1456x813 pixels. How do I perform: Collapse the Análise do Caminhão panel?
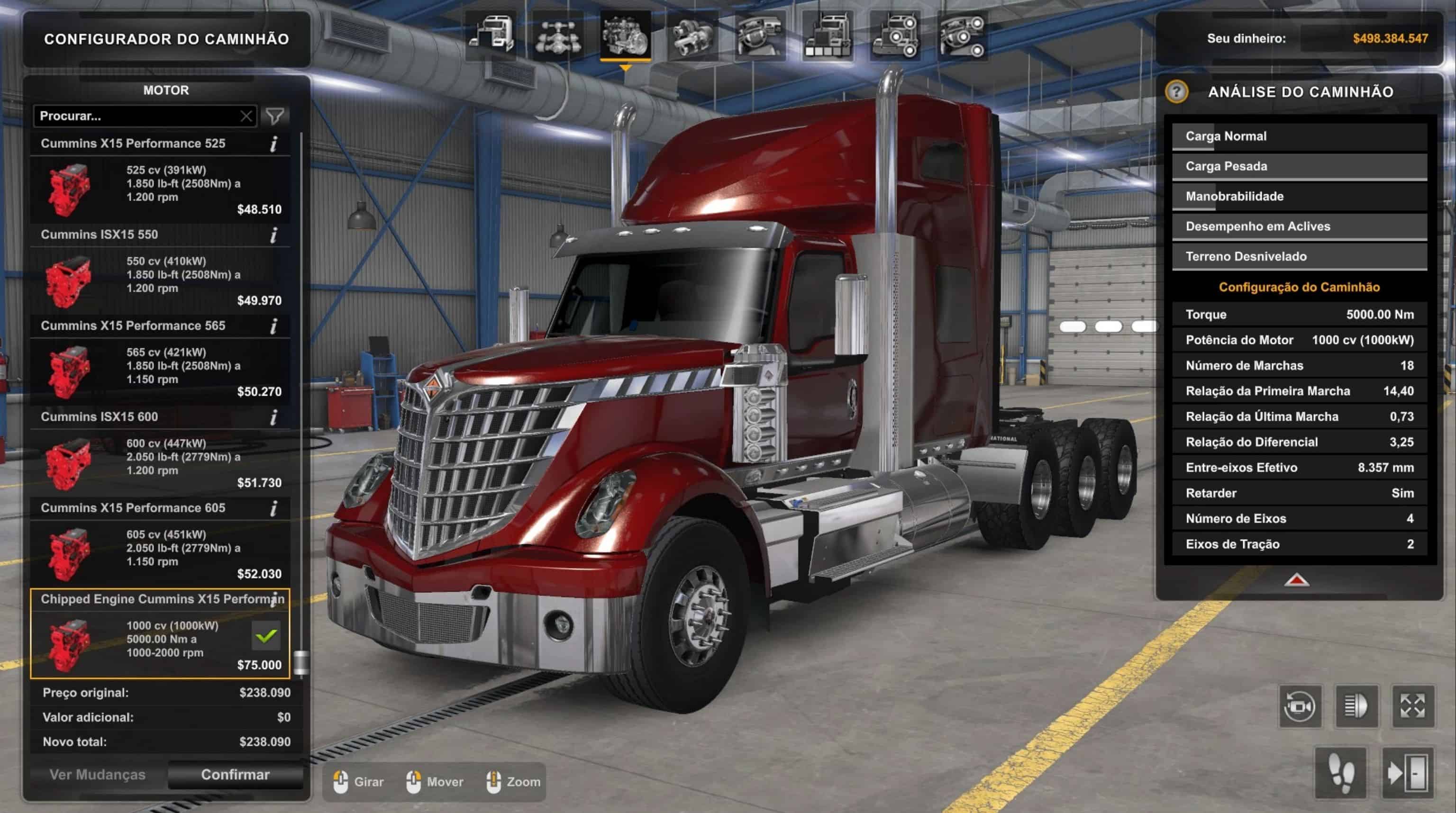click(1297, 580)
